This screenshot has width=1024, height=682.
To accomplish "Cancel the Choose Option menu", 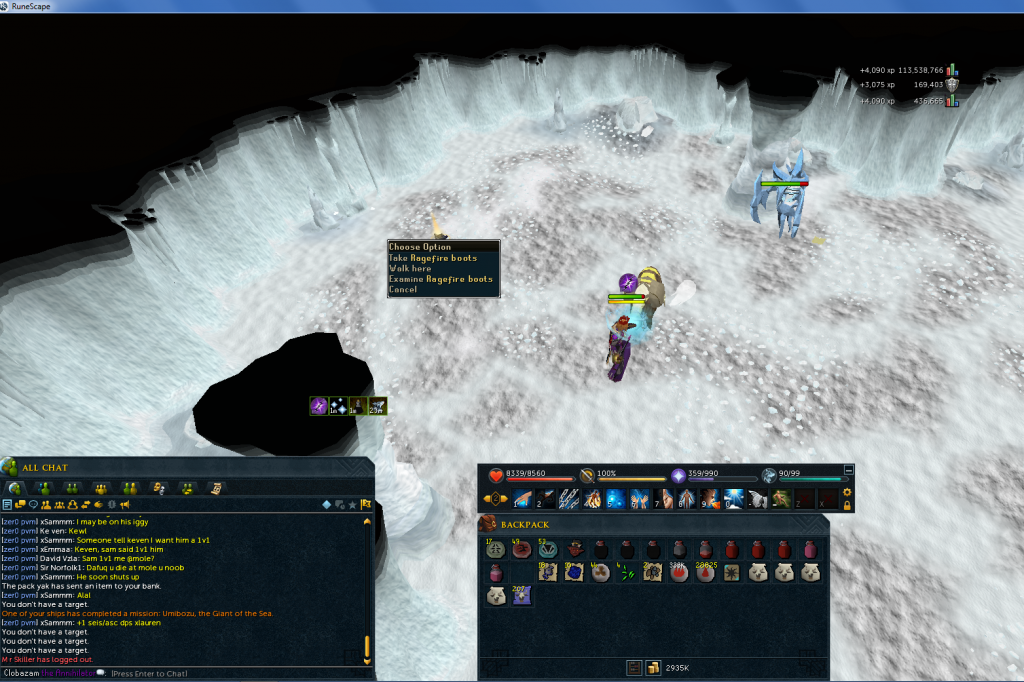I will [403, 290].
